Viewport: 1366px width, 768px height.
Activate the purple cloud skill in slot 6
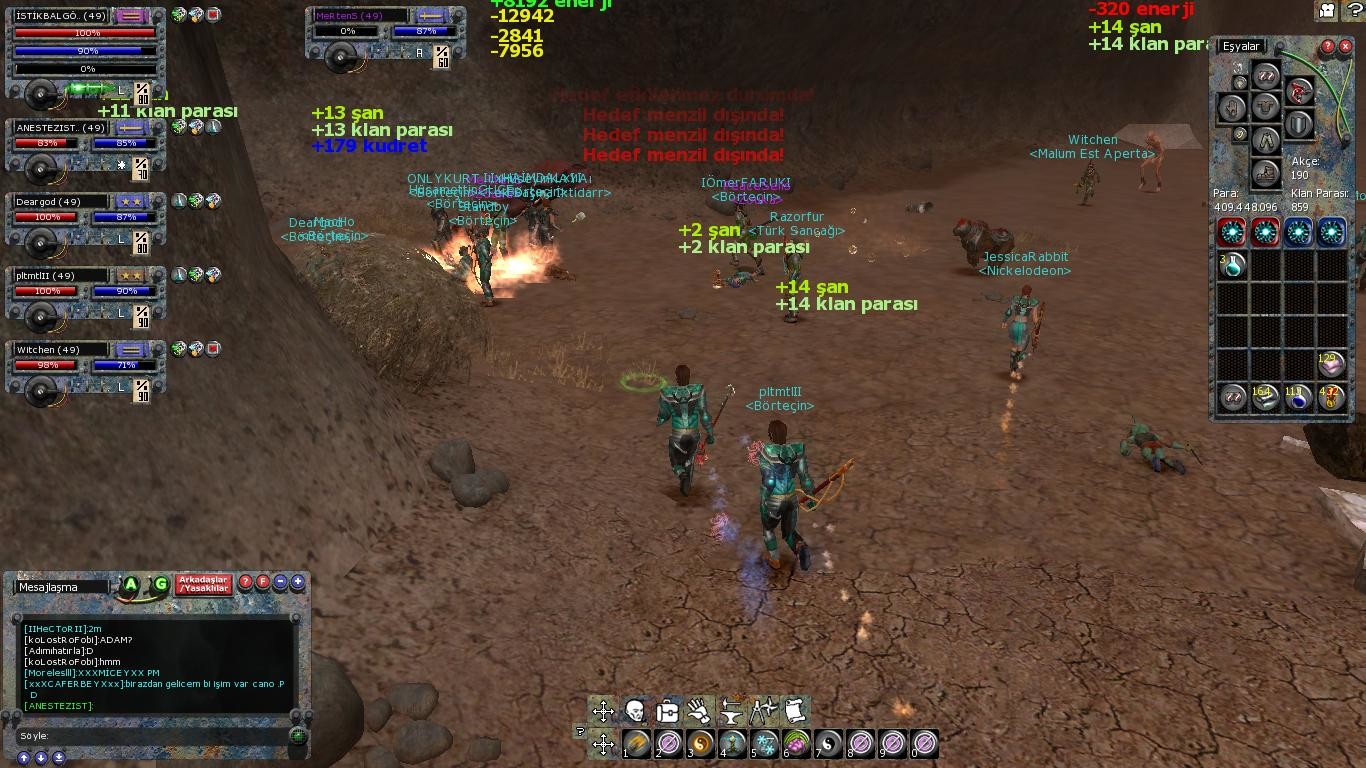click(797, 744)
